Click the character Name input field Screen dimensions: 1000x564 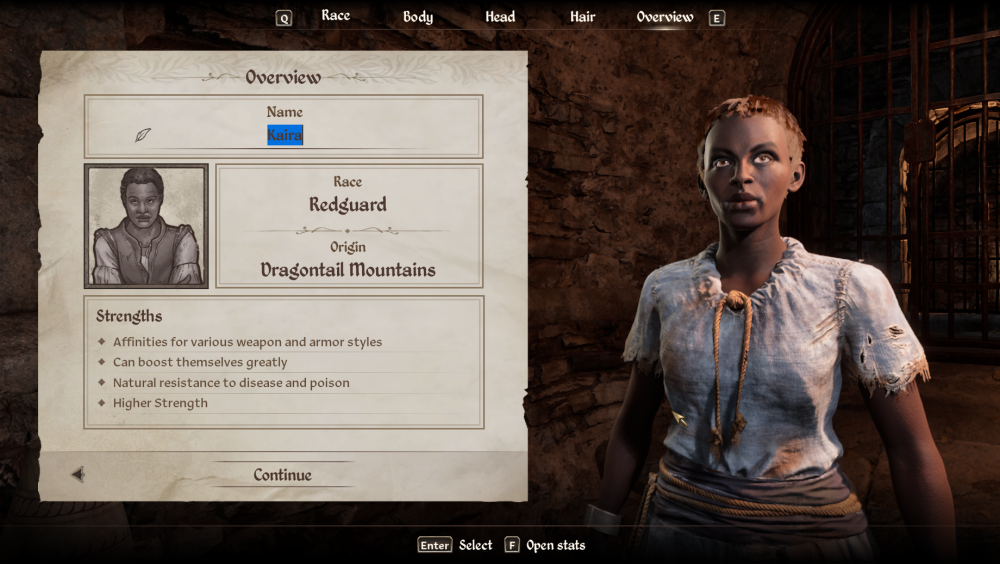tap(285, 136)
